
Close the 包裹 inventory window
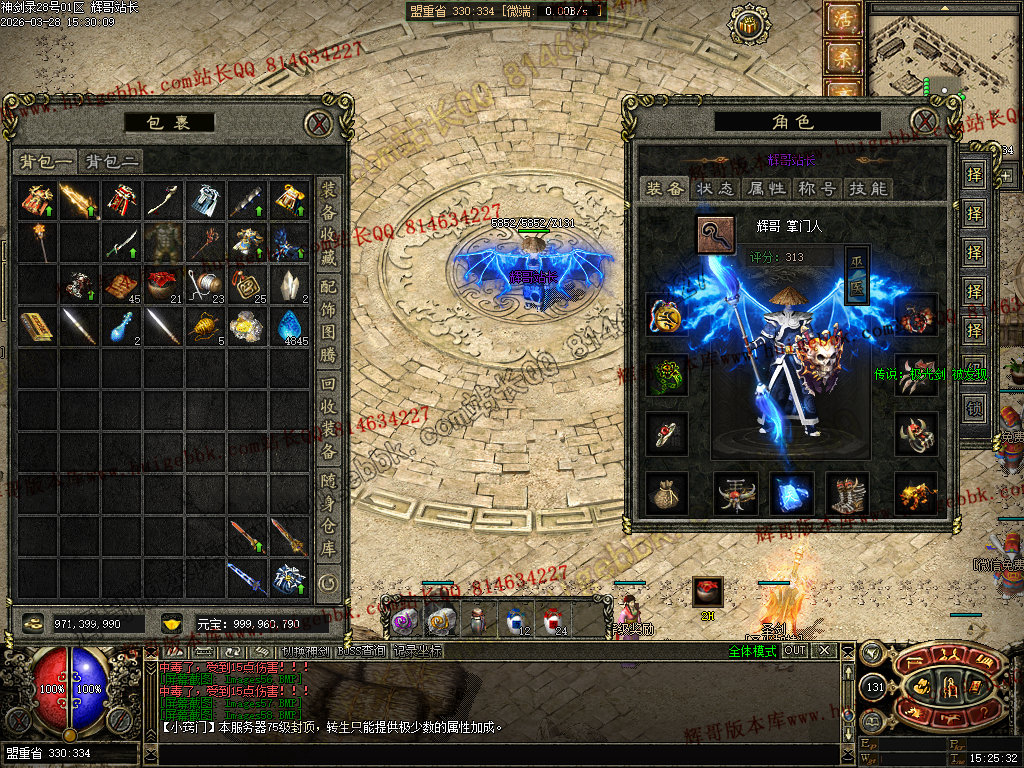pos(318,123)
